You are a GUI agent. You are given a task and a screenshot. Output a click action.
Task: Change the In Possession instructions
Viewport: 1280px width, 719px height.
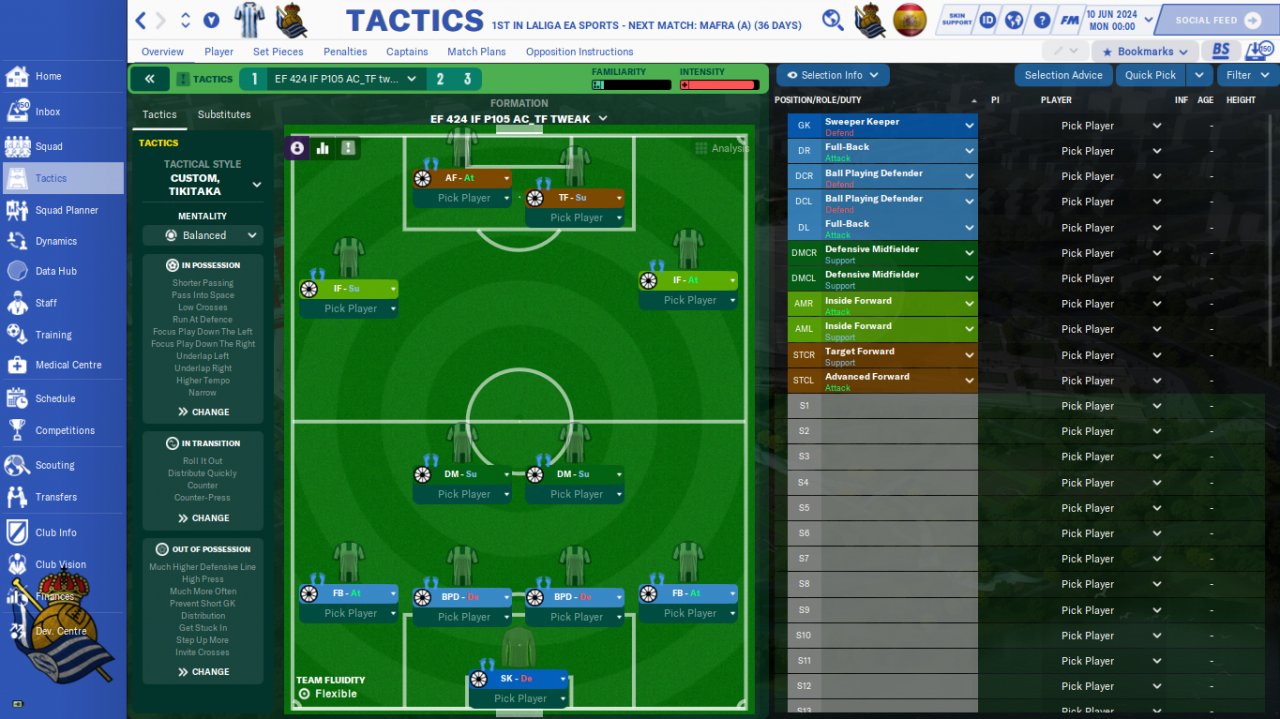click(203, 412)
